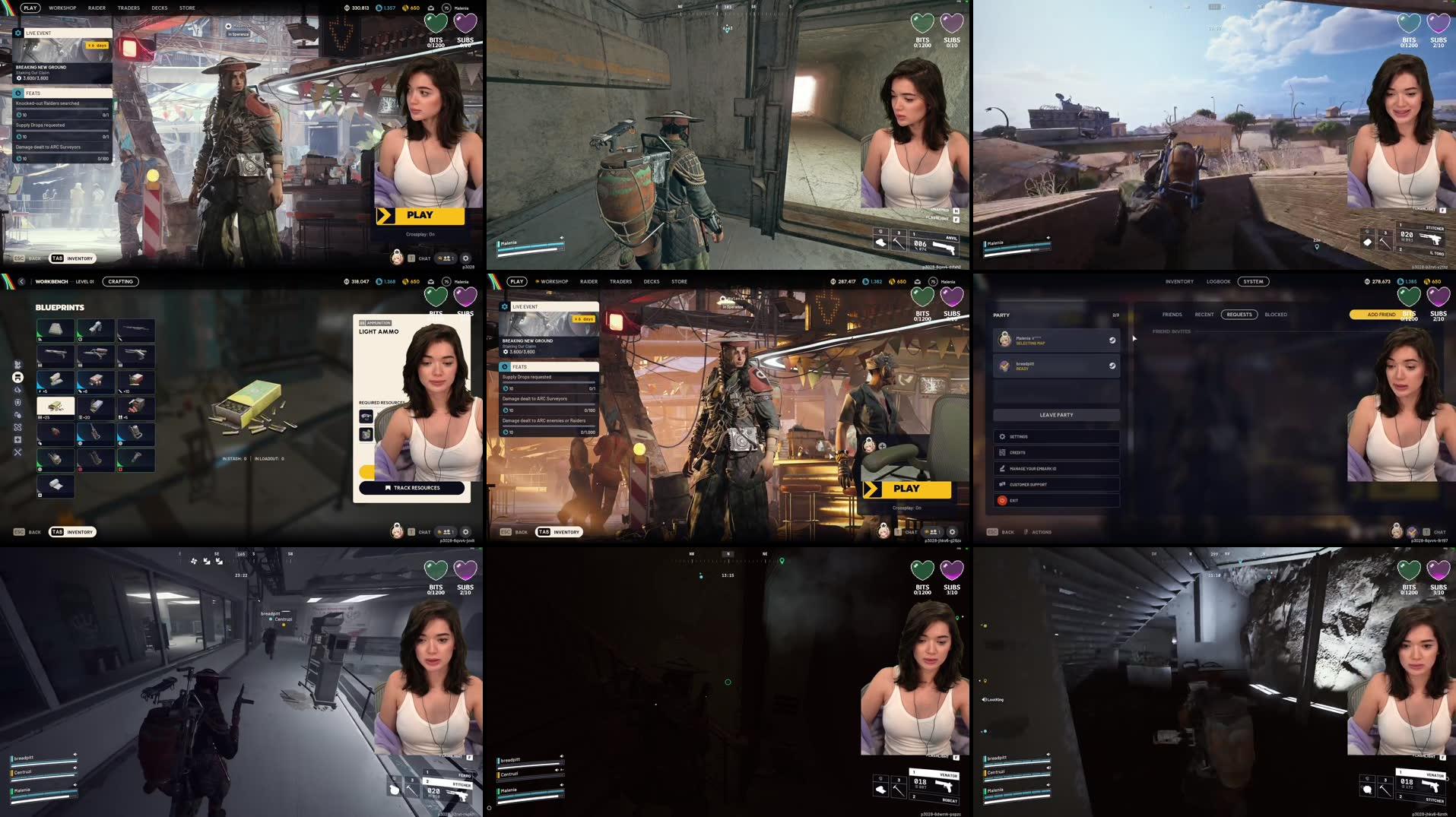1456x817 pixels.
Task: Switch to the LOGBOOK tab
Action: pos(1218,281)
